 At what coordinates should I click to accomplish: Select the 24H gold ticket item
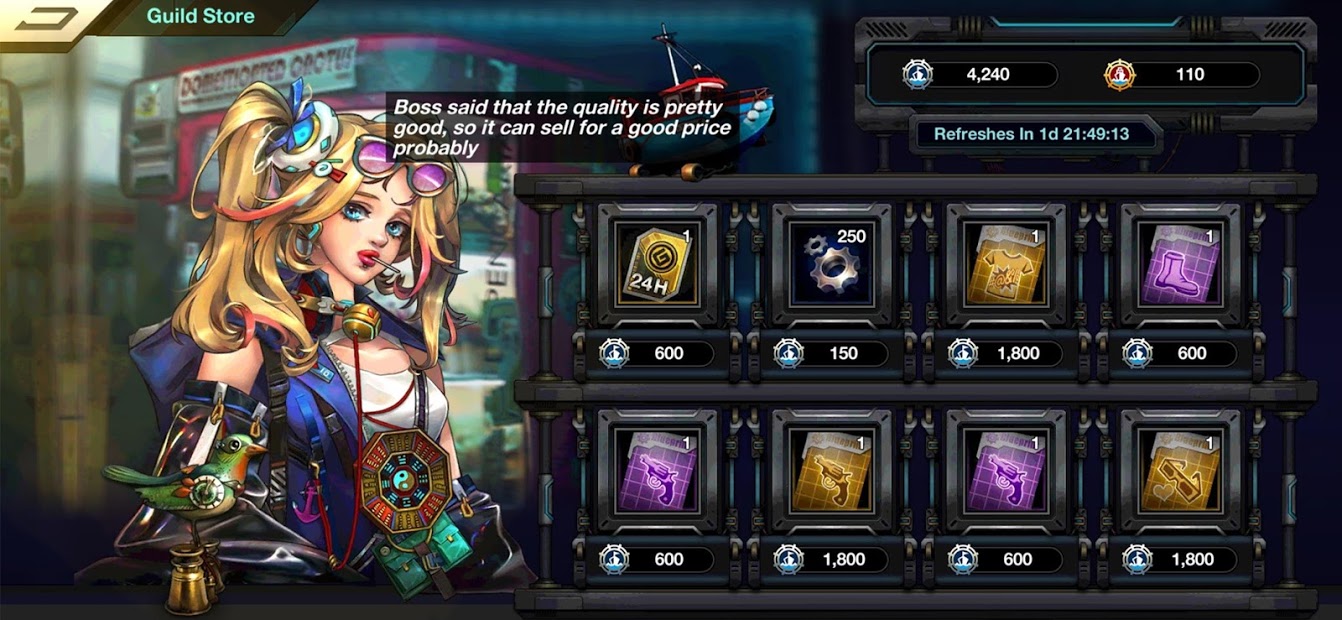coord(656,264)
